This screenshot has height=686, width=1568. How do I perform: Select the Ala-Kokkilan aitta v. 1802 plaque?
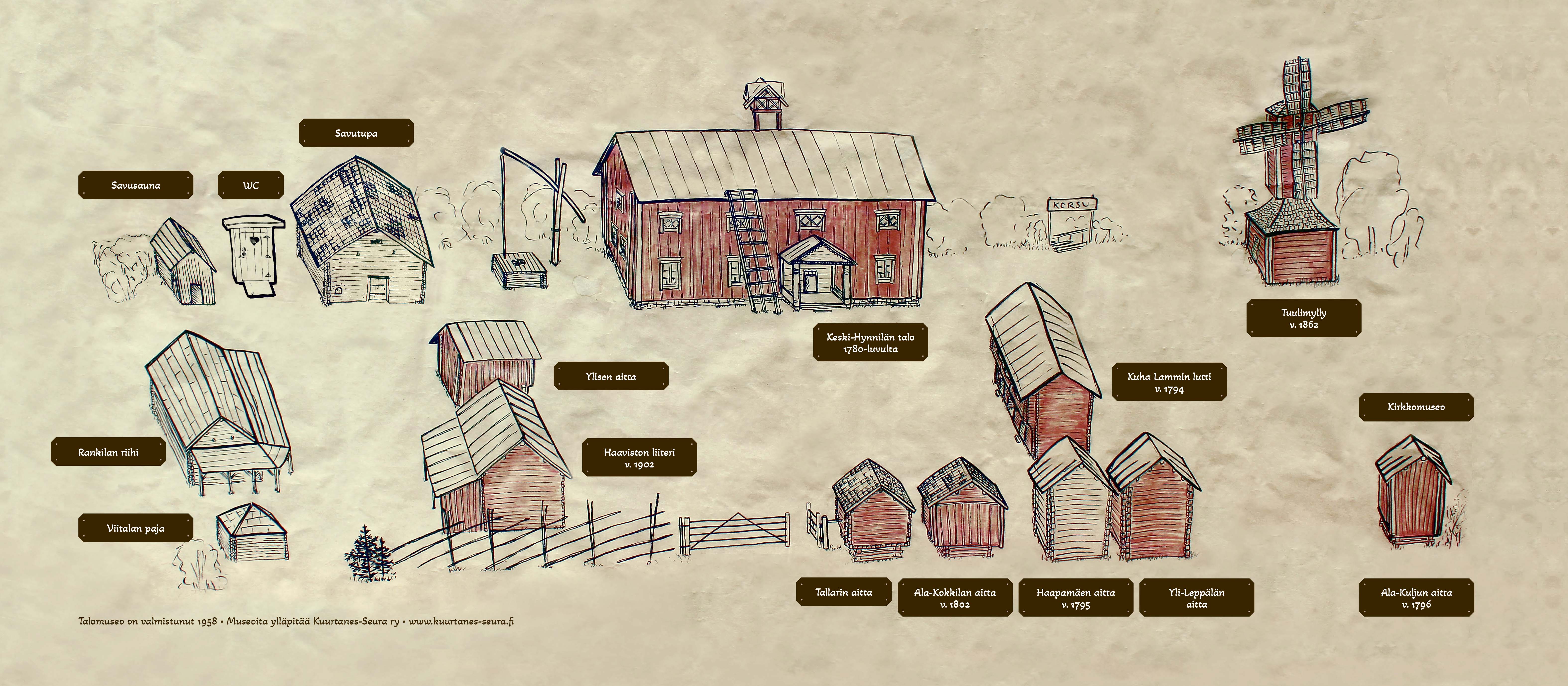pyautogui.click(x=954, y=597)
